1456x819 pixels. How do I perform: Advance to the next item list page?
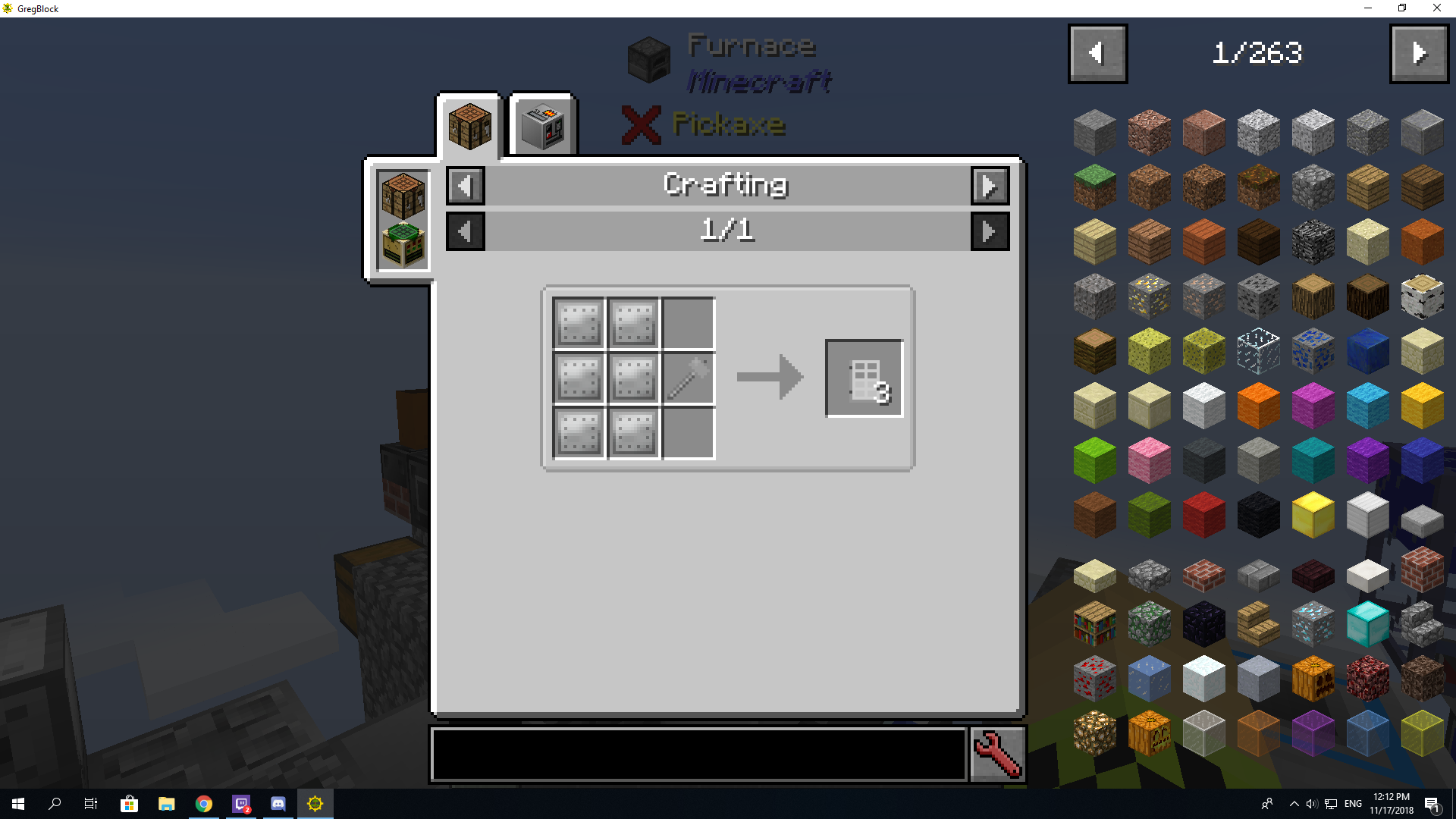point(1419,53)
